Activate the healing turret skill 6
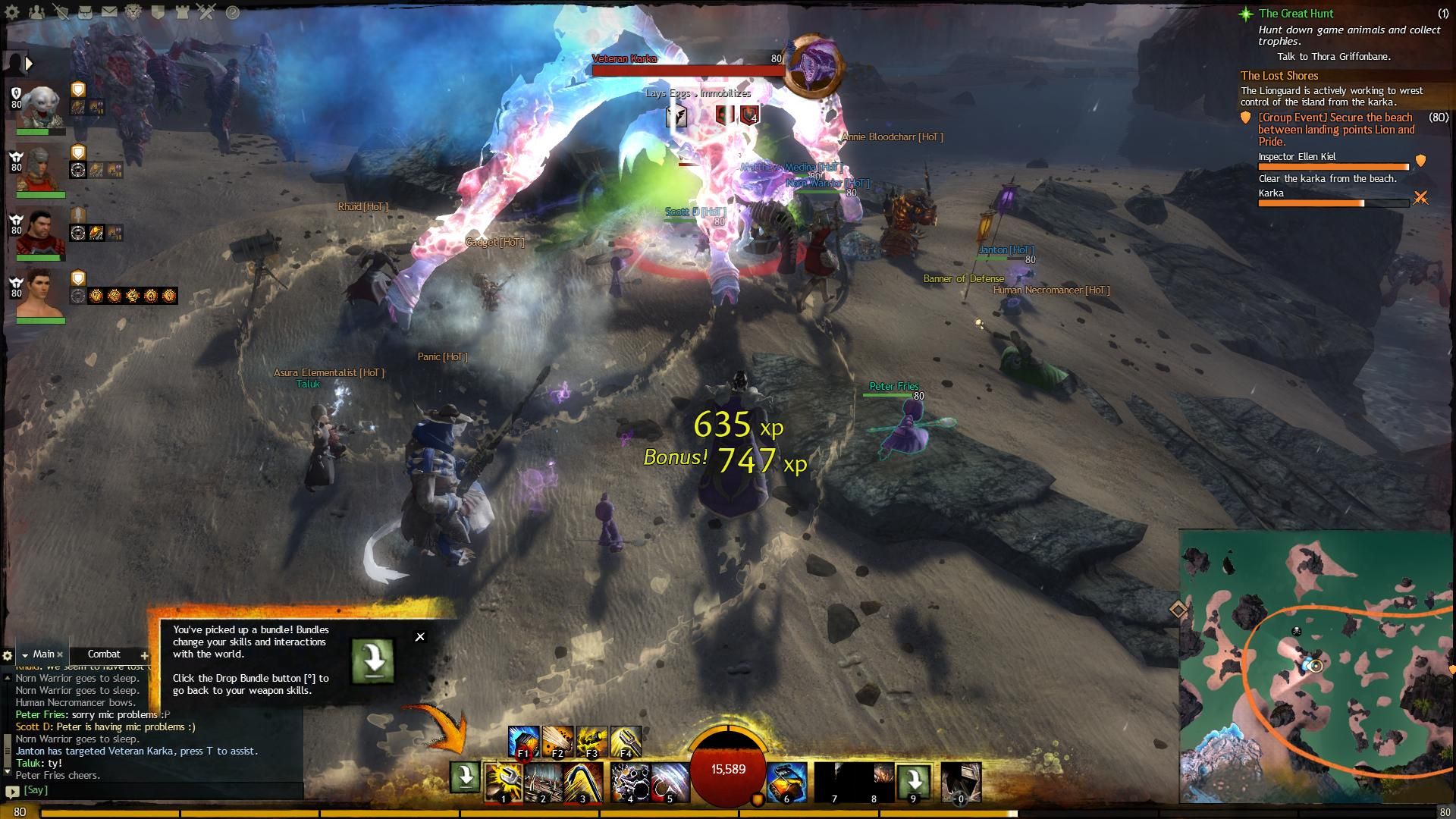 (786, 783)
